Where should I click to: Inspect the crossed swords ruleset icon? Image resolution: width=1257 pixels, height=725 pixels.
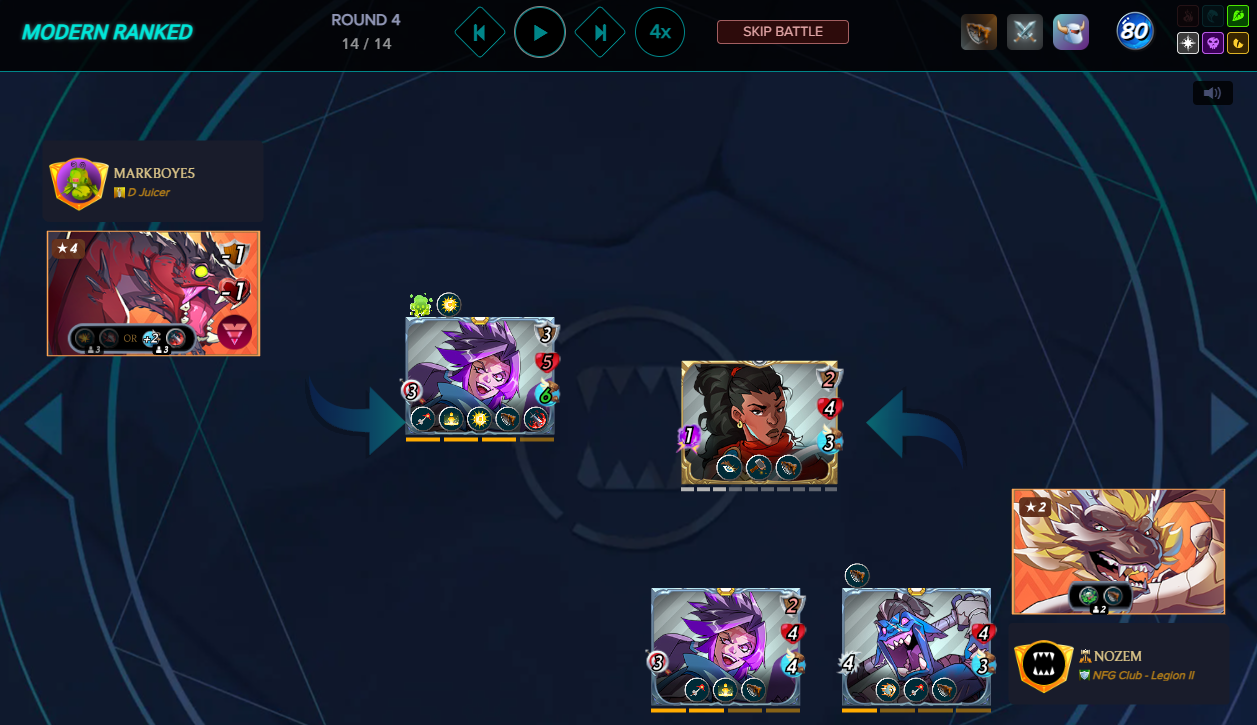tap(1025, 32)
